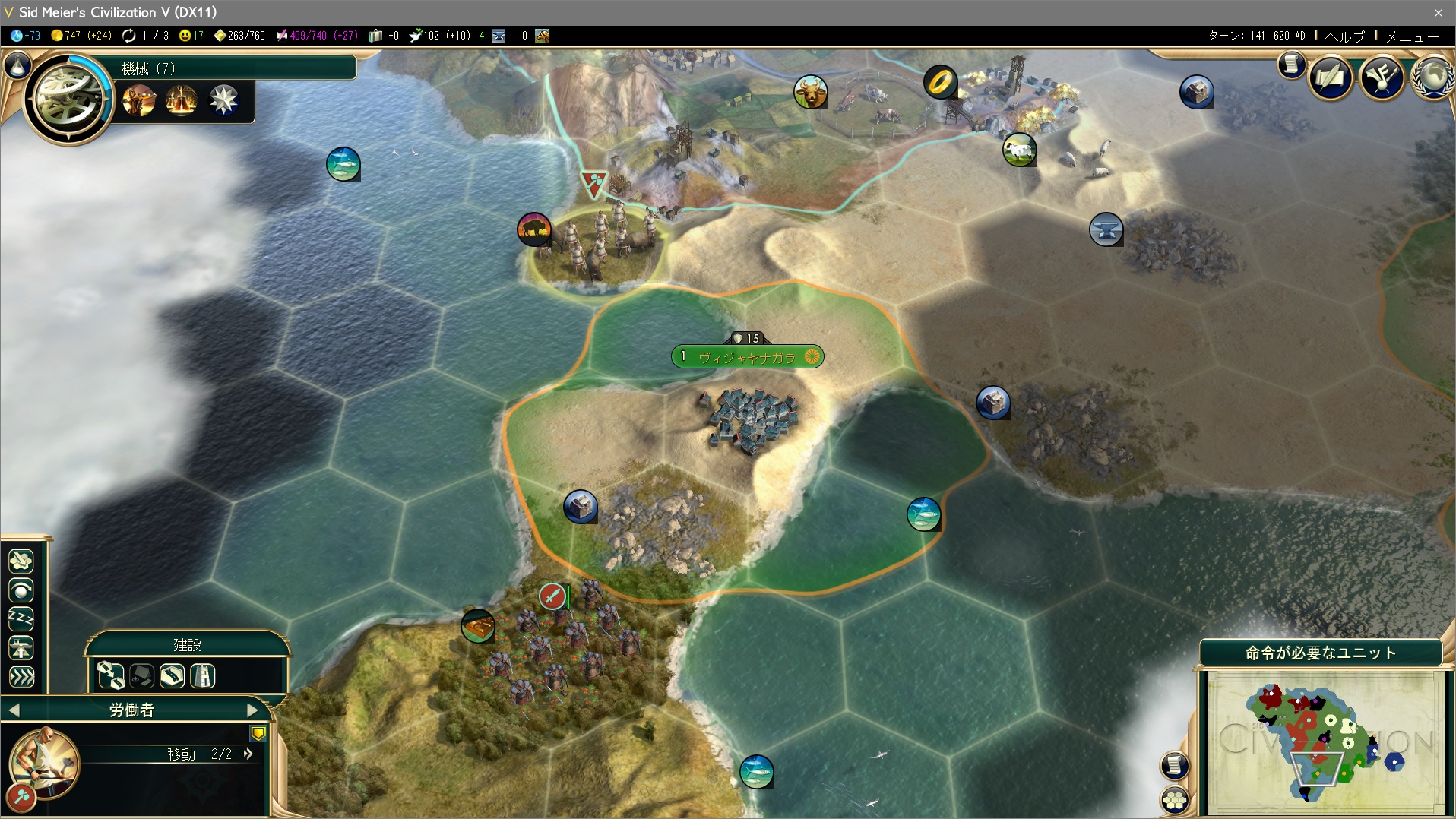The image size is (1456, 819).
Task: Open the notification log scroll near top-right
Action: 1291,66
